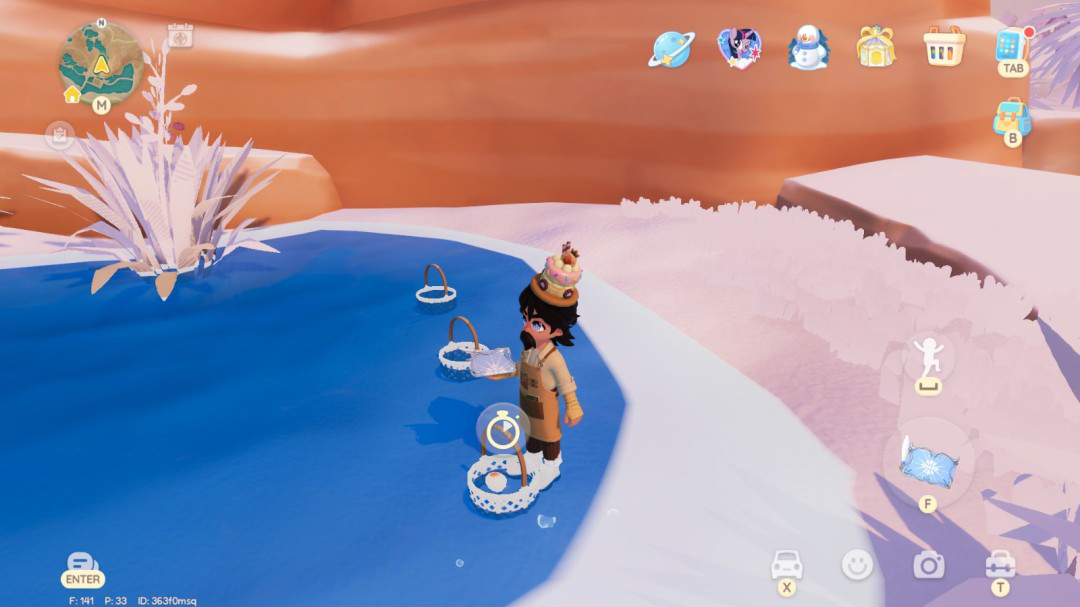Open the toolbox icon

tap(1000, 564)
